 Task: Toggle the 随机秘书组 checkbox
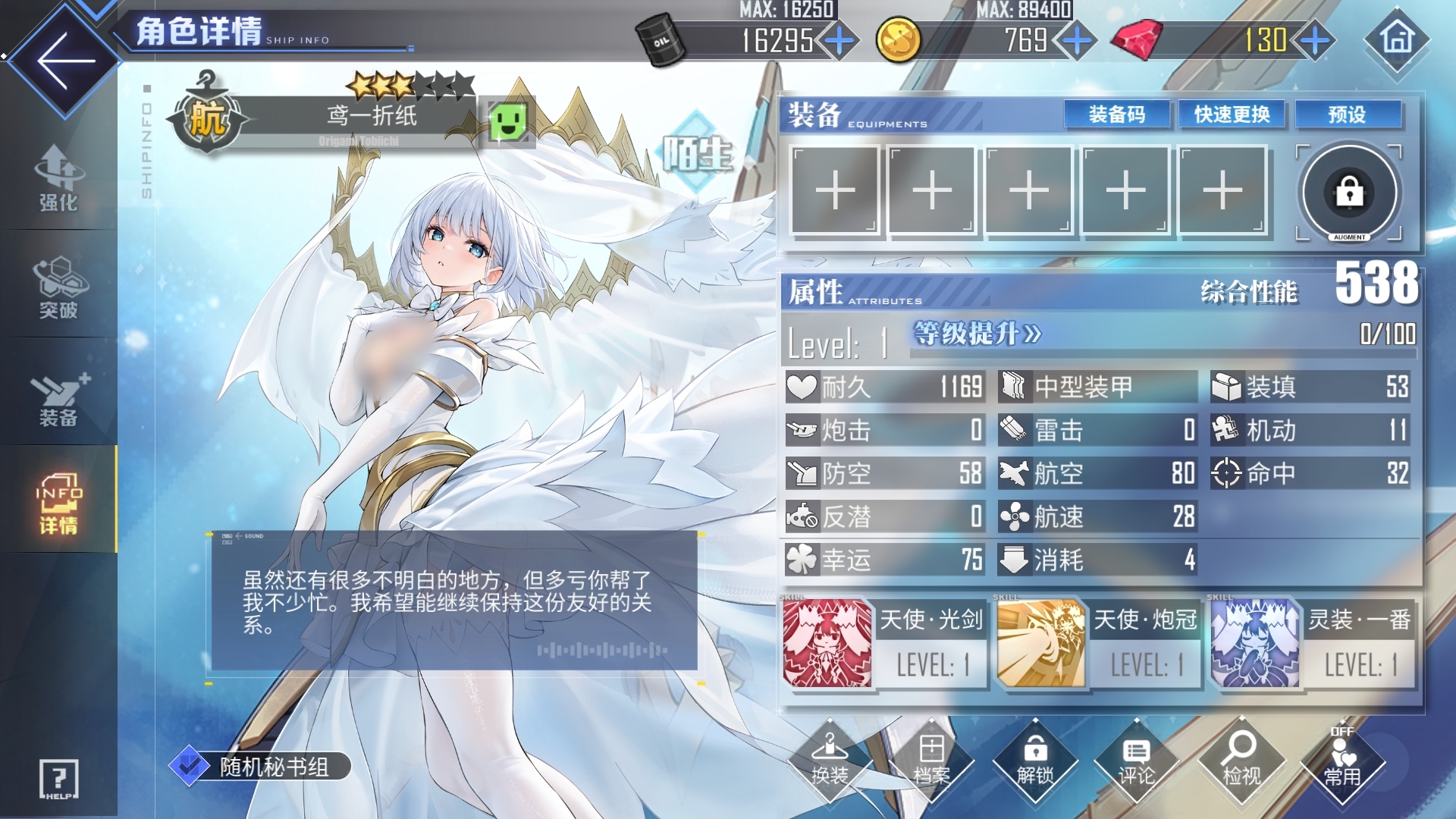pyautogui.click(x=189, y=766)
